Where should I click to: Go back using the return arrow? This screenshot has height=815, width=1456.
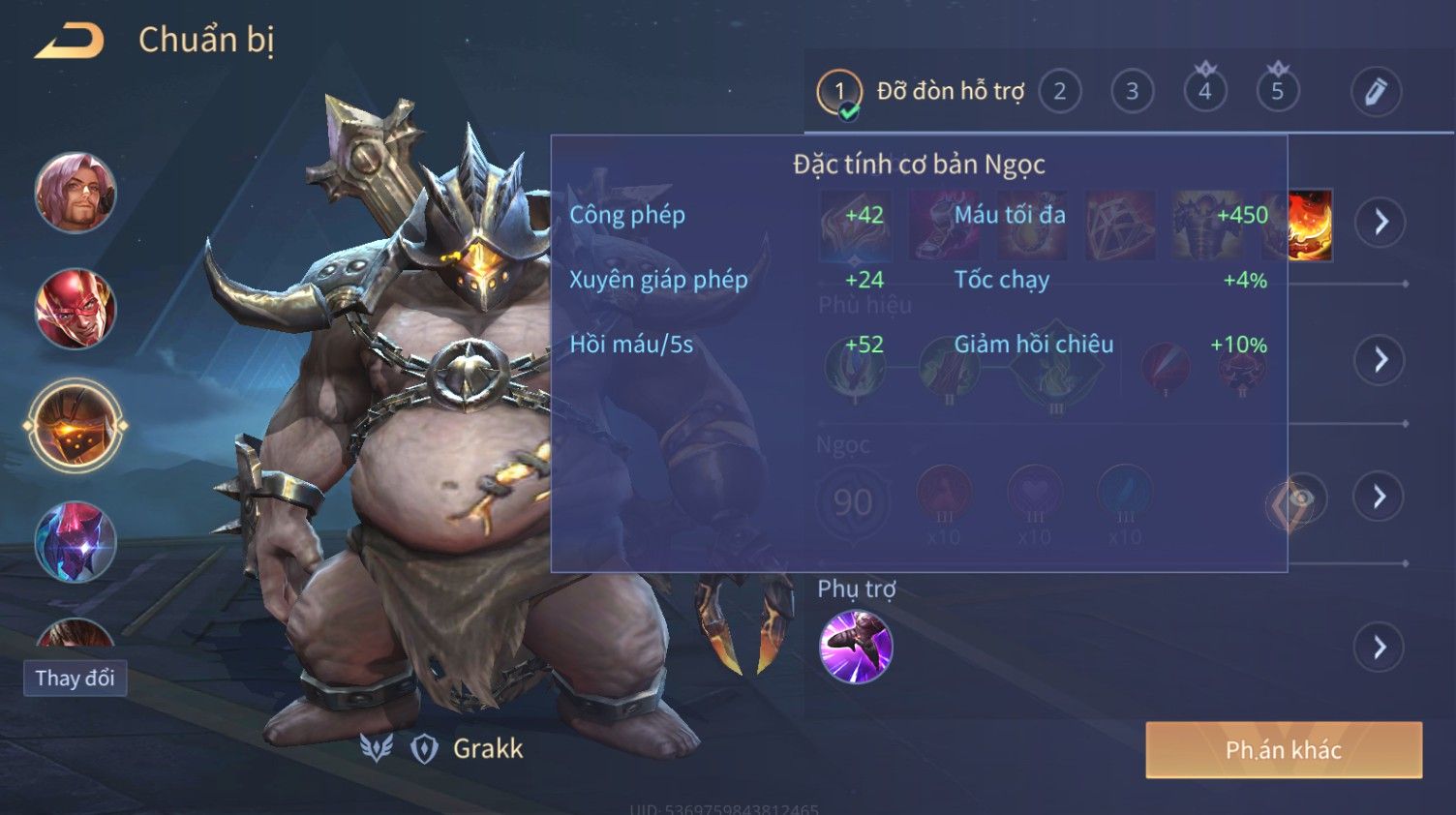click(x=70, y=41)
